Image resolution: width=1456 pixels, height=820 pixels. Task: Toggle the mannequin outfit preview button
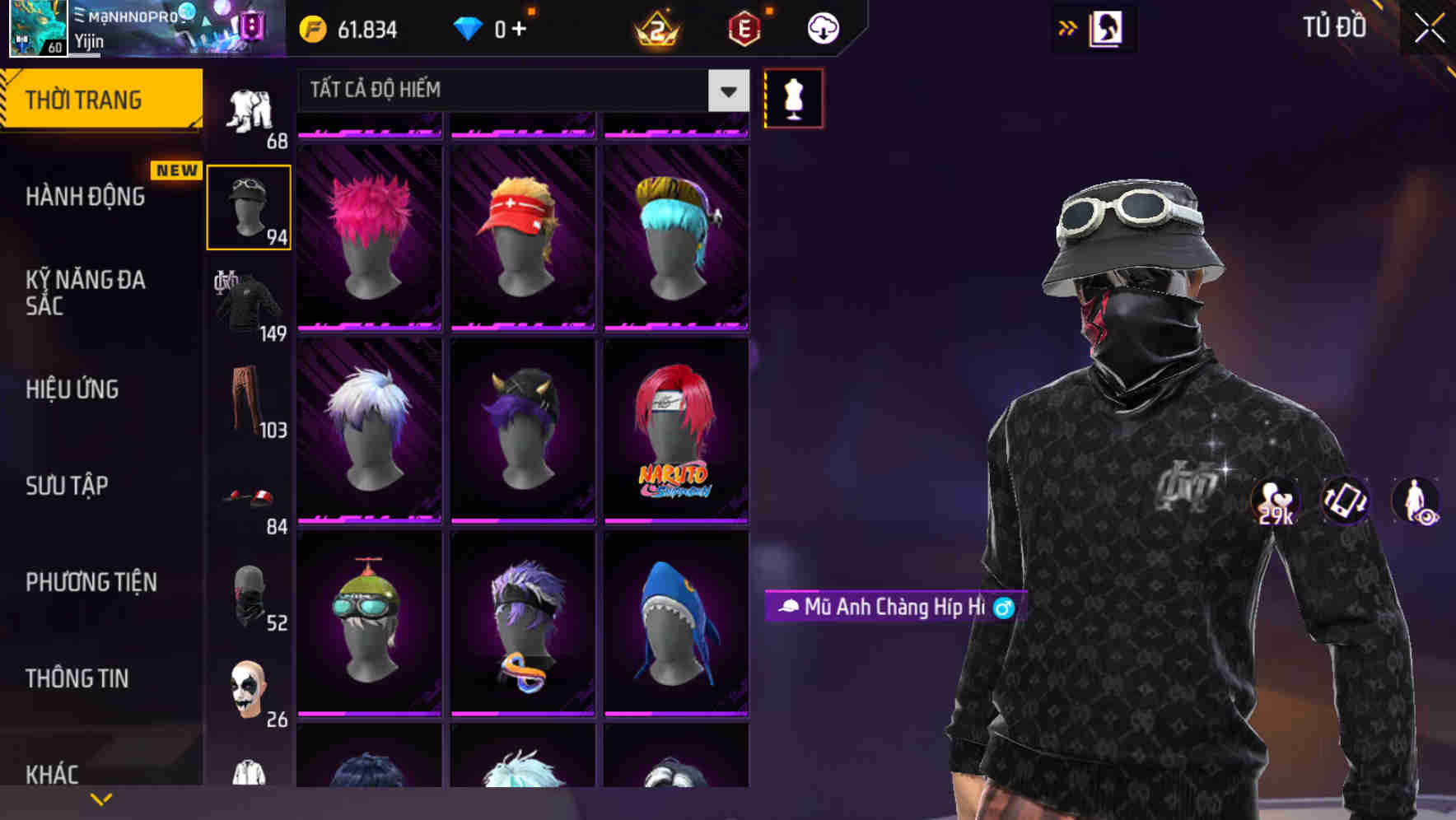pos(793,97)
